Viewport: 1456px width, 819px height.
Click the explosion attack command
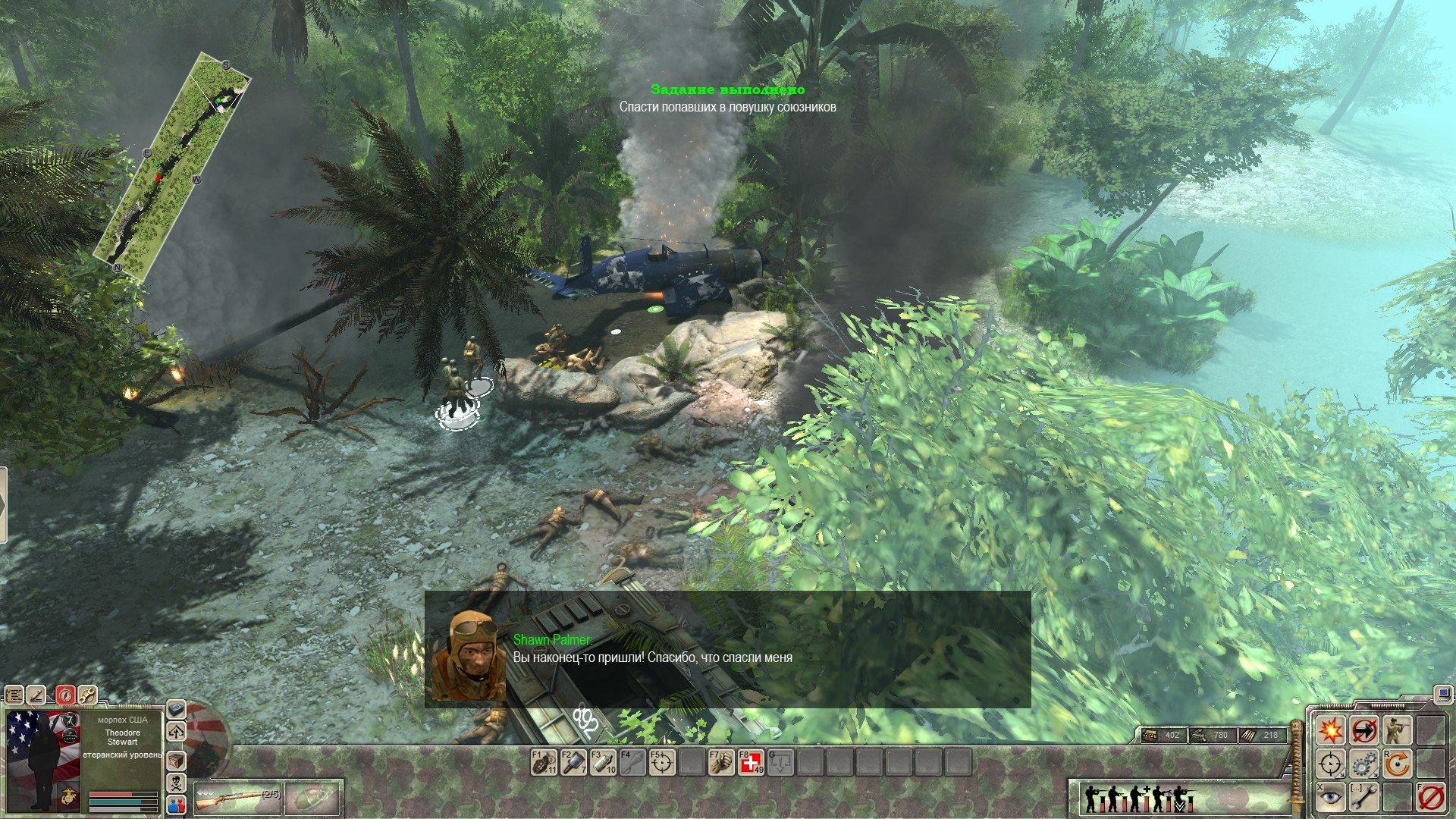point(1330,731)
